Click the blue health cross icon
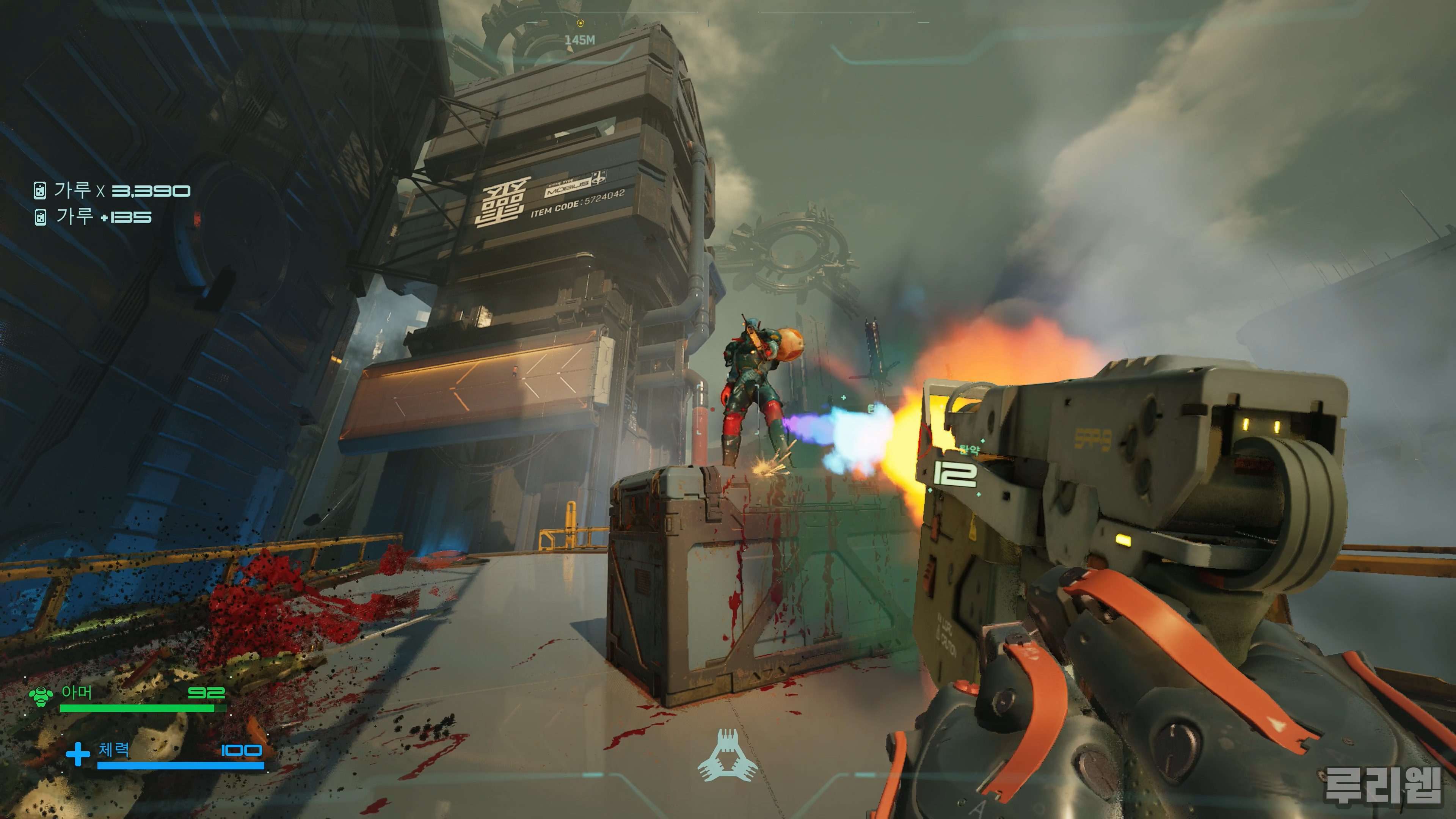The height and width of the screenshot is (819, 1456). tap(78, 754)
